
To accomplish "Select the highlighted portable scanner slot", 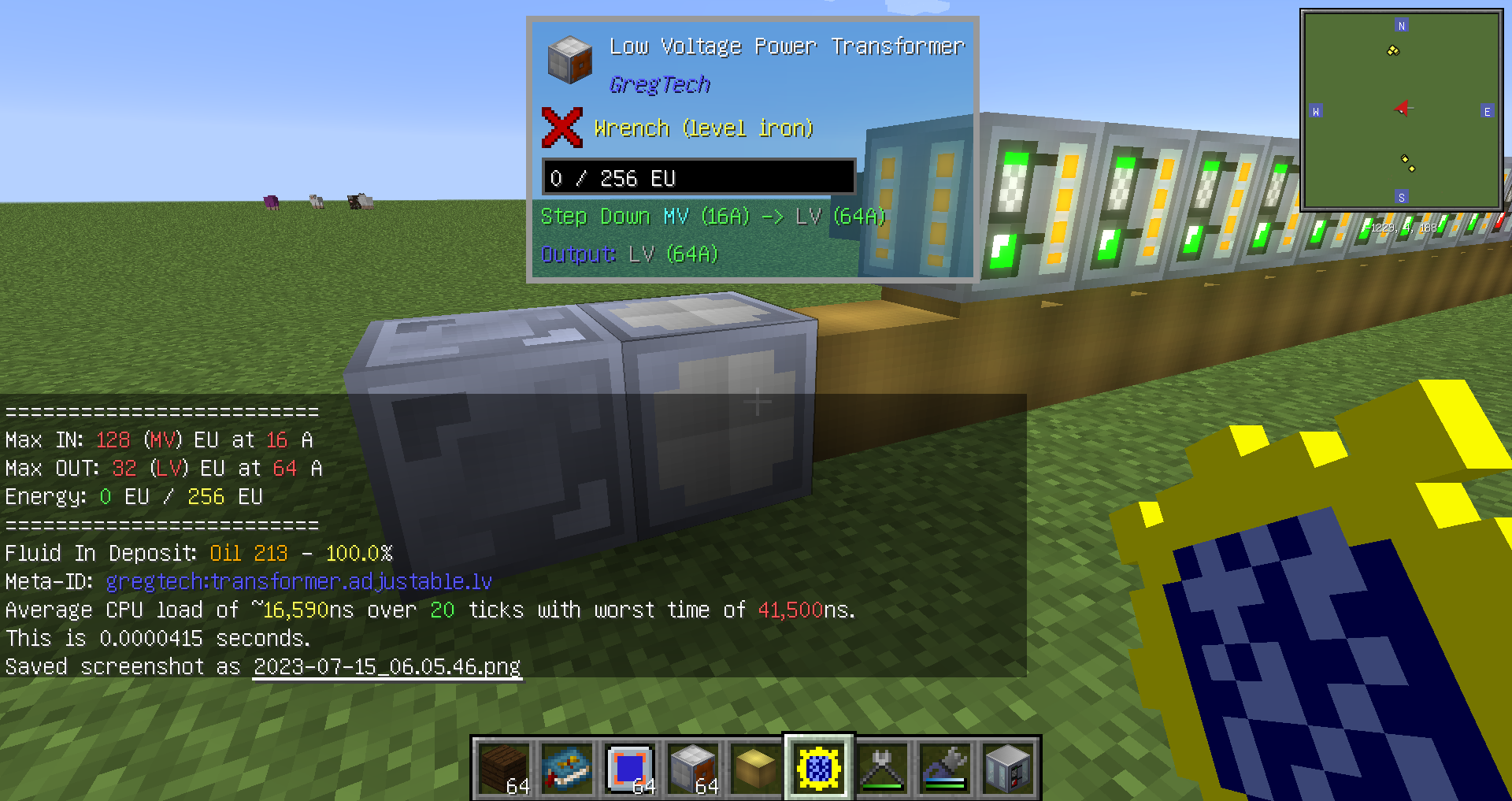I will point(817,766).
